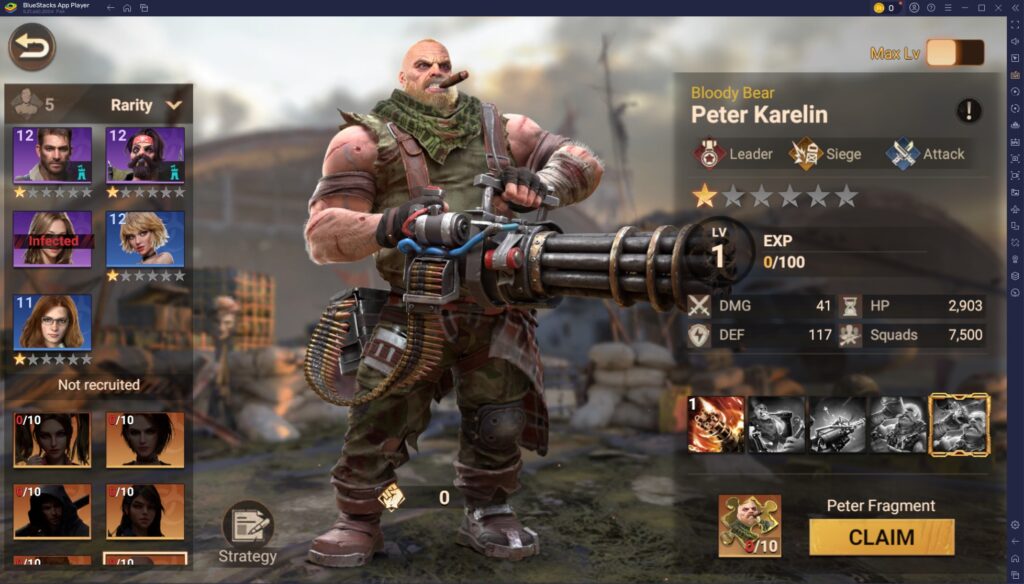Open BlueStacks home from the title bar
The width and height of the screenshot is (1024, 584).
click(127, 8)
